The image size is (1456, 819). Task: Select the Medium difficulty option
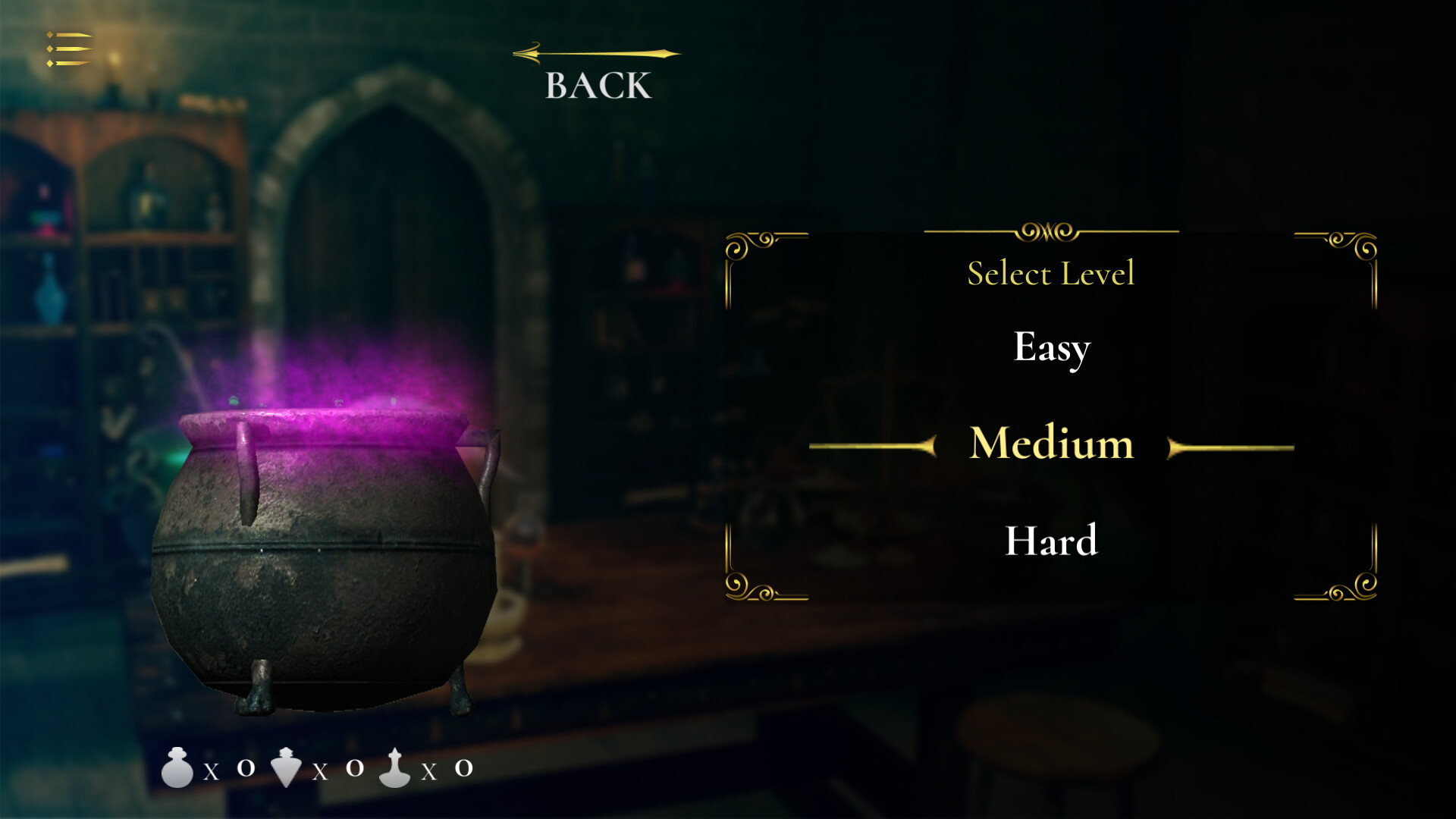click(1051, 444)
